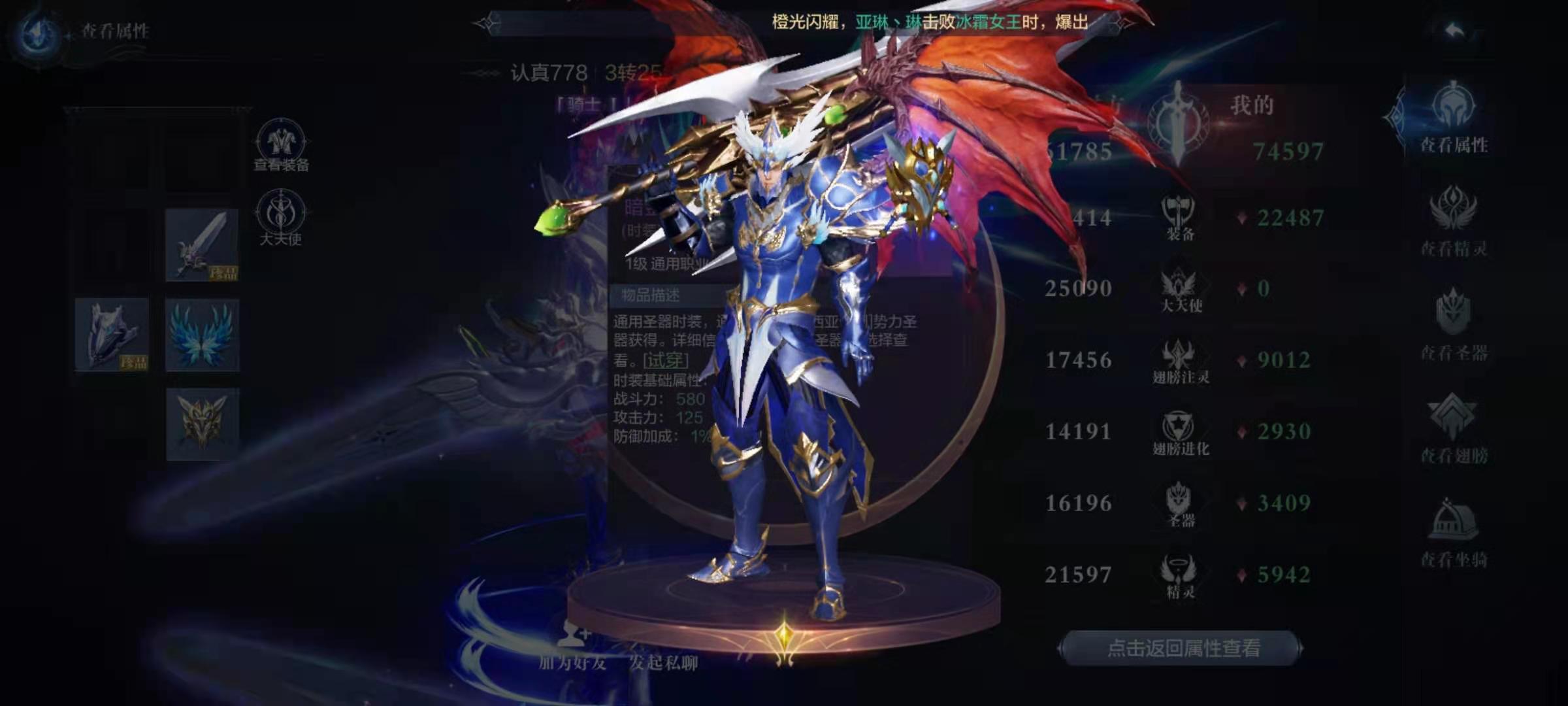1568x706 pixels.
Task: Open the 查看属性 tab
Action: [x=1454, y=118]
